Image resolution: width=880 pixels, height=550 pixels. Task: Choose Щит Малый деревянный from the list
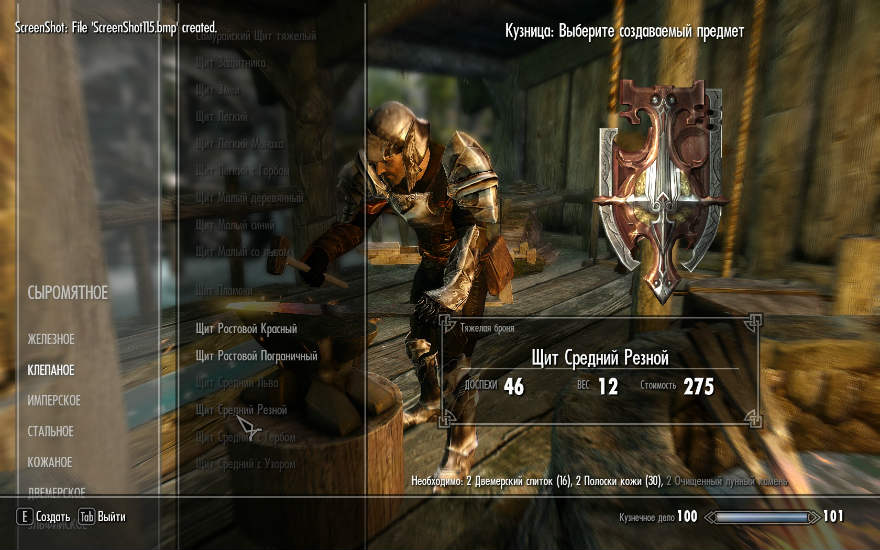click(x=249, y=198)
